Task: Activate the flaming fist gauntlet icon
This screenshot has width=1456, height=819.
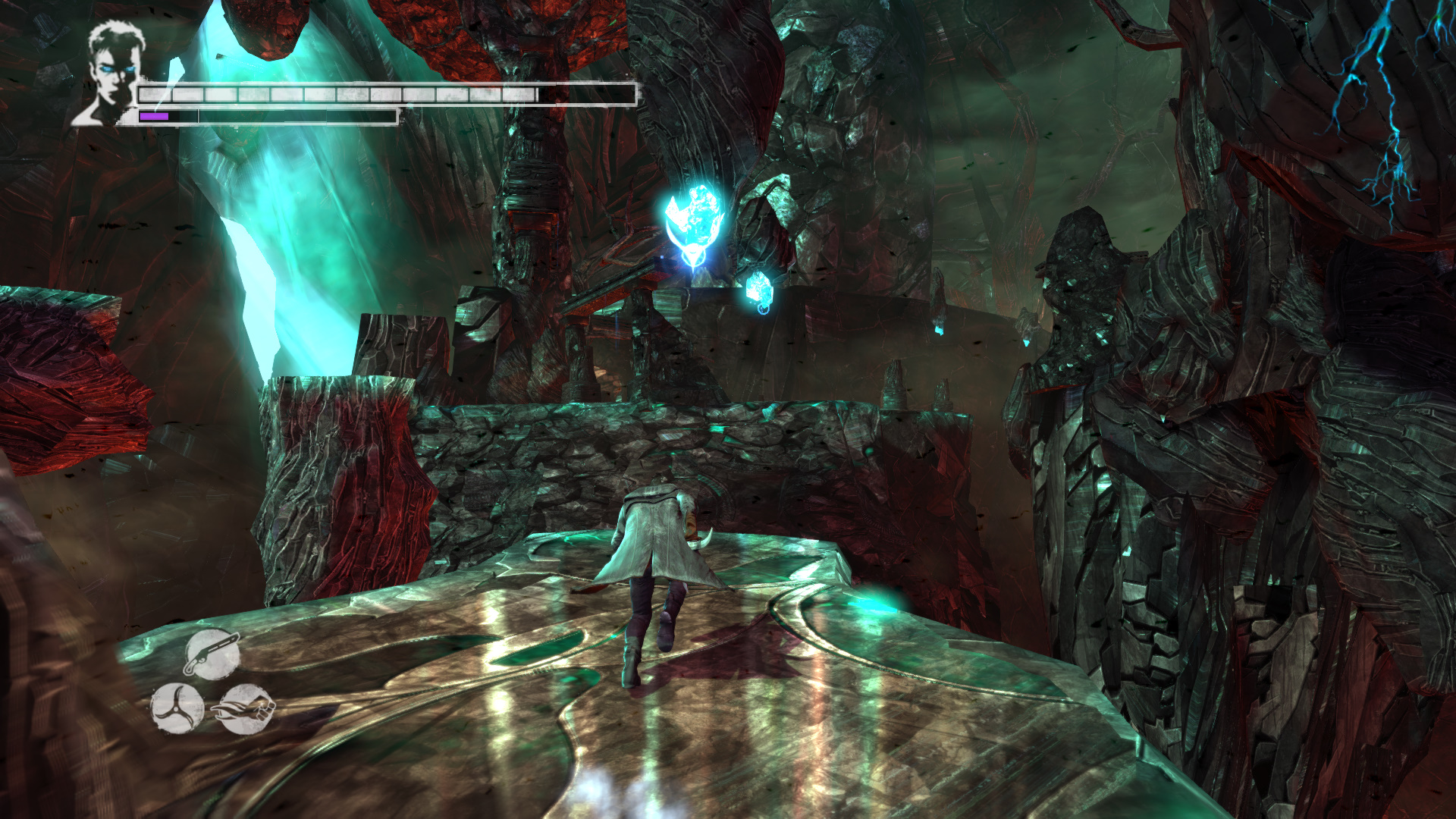Action: click(246, 709)
